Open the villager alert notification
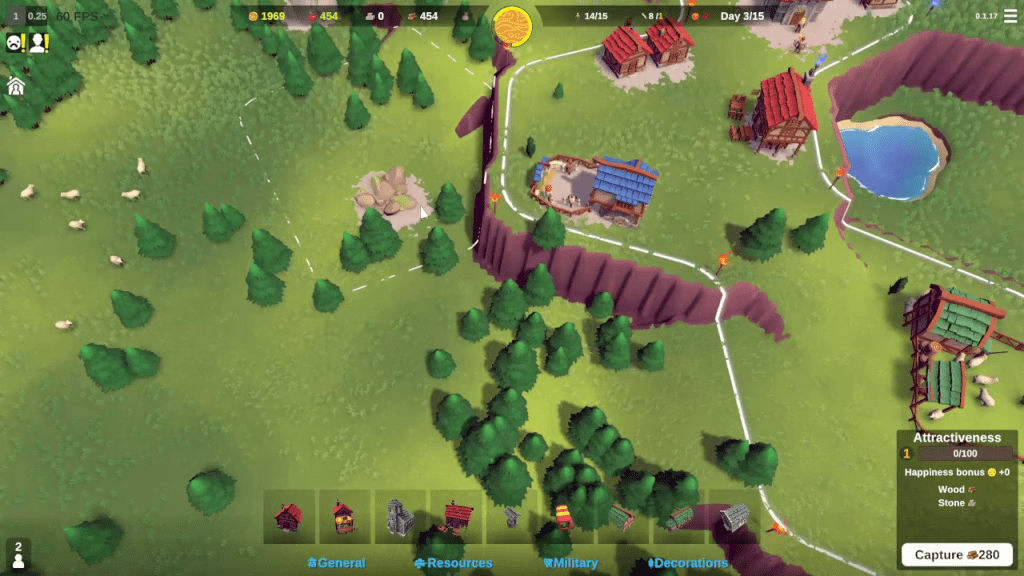This screenshot has width=1024, height=576. 39,43
